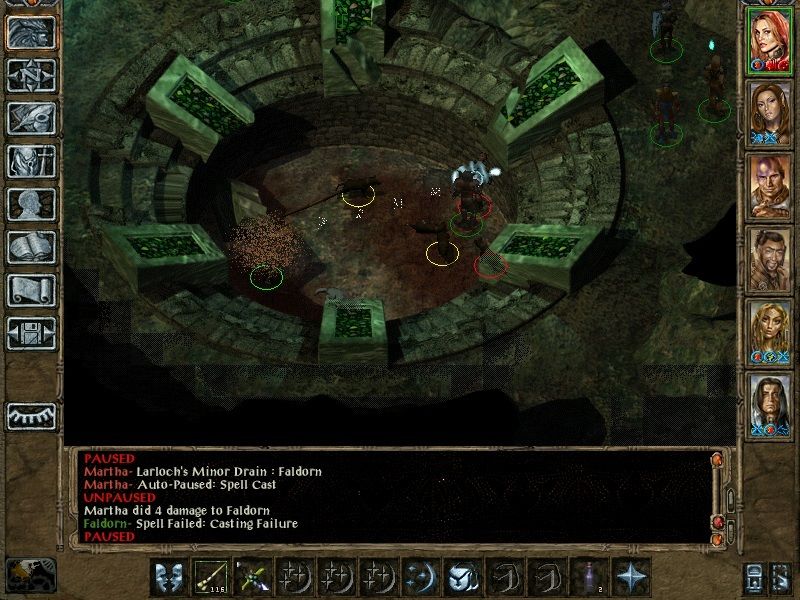Show the character record with the bust icon
This screenshot has width=800, height=600.
pyautogui.click(x=31, y=204)
